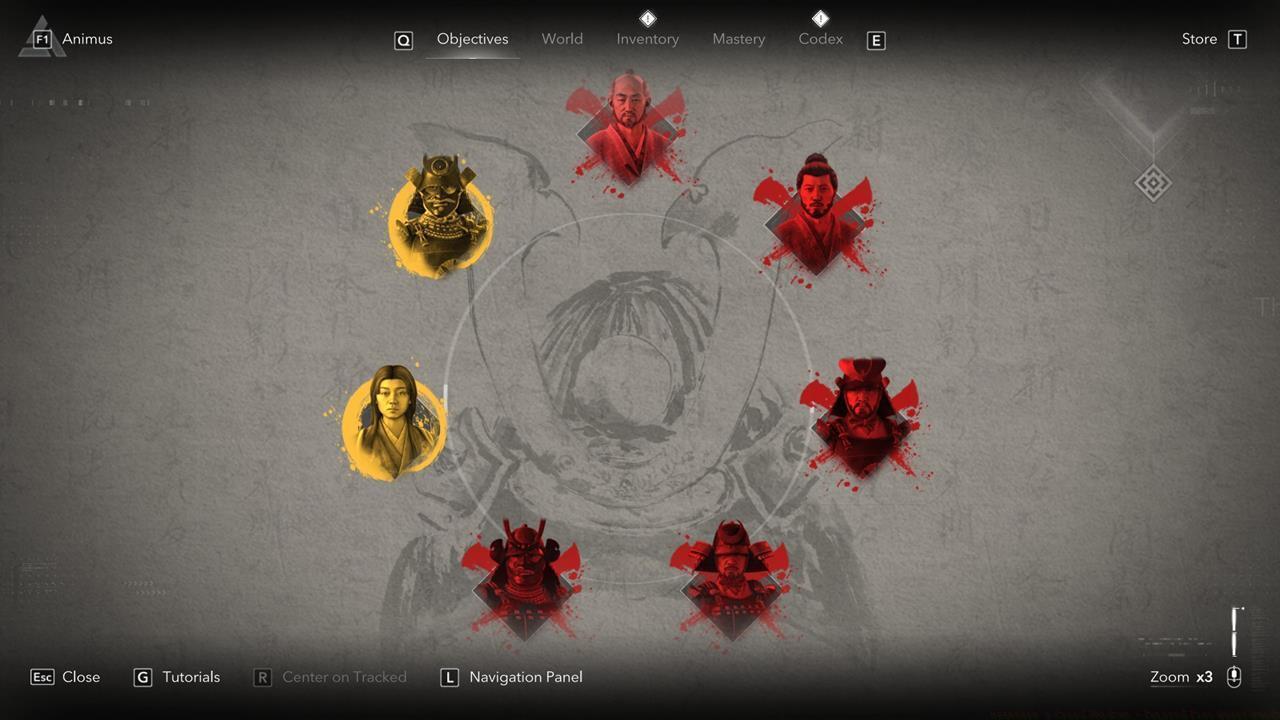
Task: Click the Zoom x3 level indicator
Action: point(1182,677)
